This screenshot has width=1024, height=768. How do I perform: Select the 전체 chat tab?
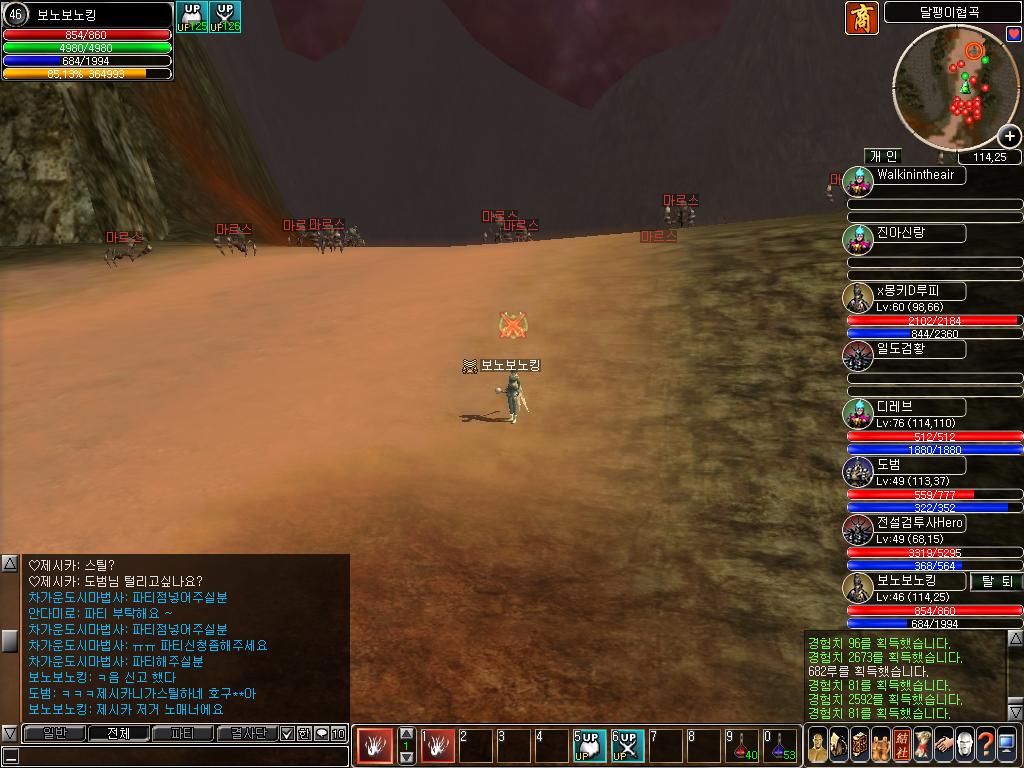pyautogui.click(x=118, y=733)
